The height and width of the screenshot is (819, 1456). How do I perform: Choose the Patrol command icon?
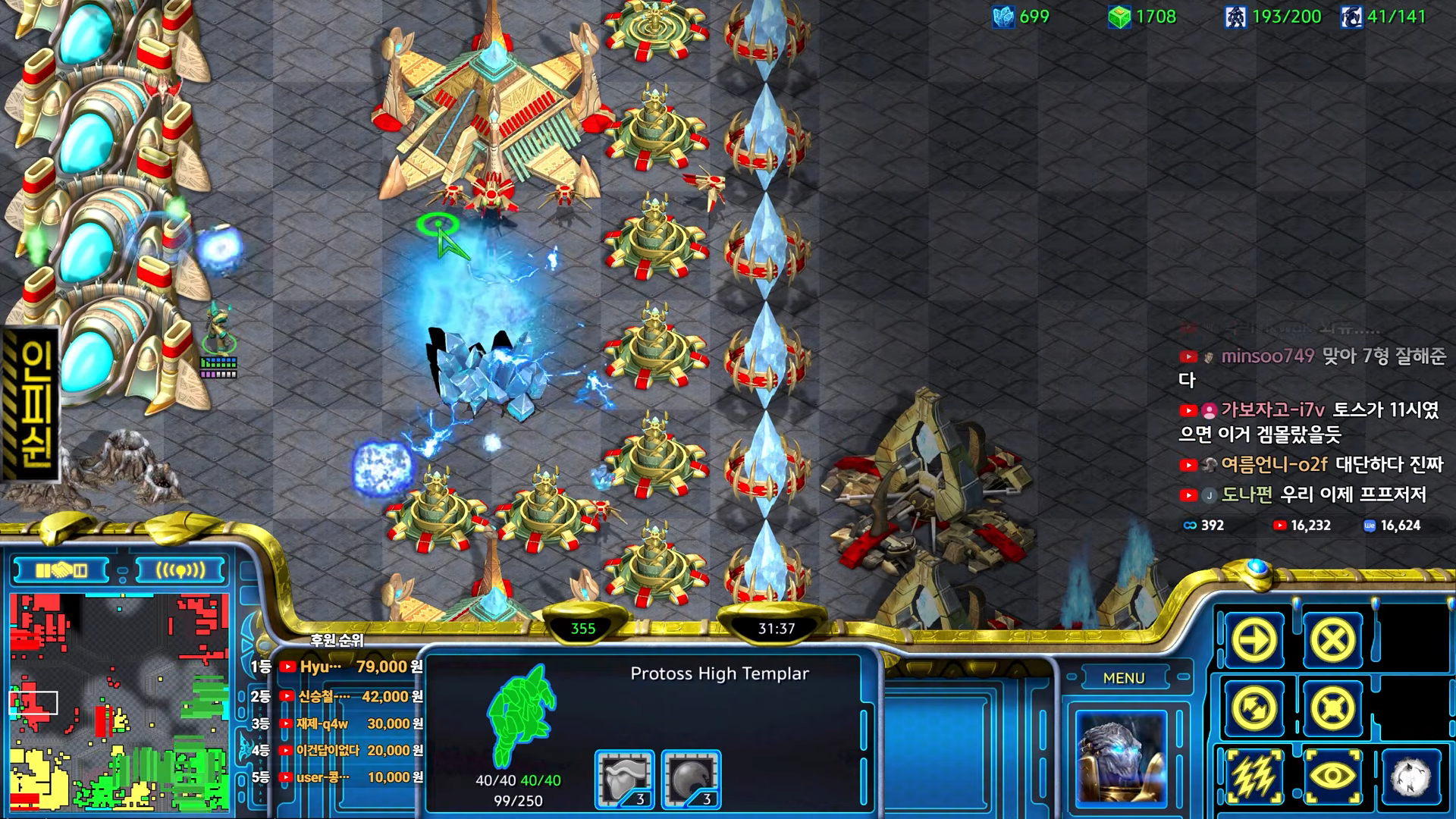[x=1254, y=709]
